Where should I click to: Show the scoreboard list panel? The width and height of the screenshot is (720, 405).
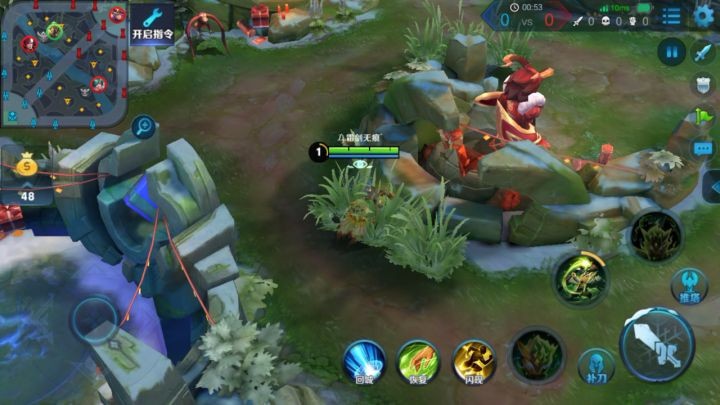[x=672, y=15]
